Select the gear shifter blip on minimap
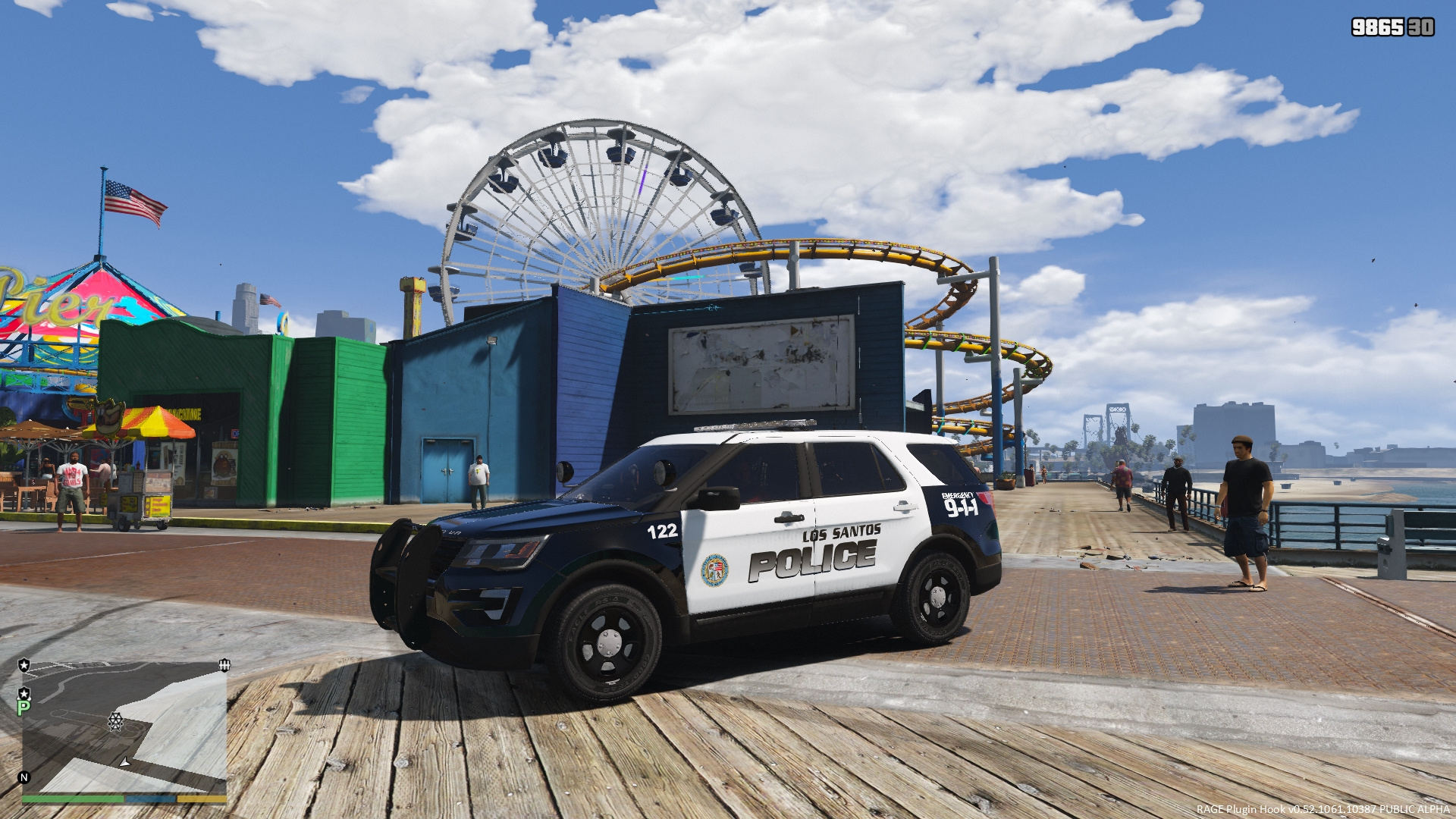The height and width of the screenshot is (819, 1456). coord(224,665)
